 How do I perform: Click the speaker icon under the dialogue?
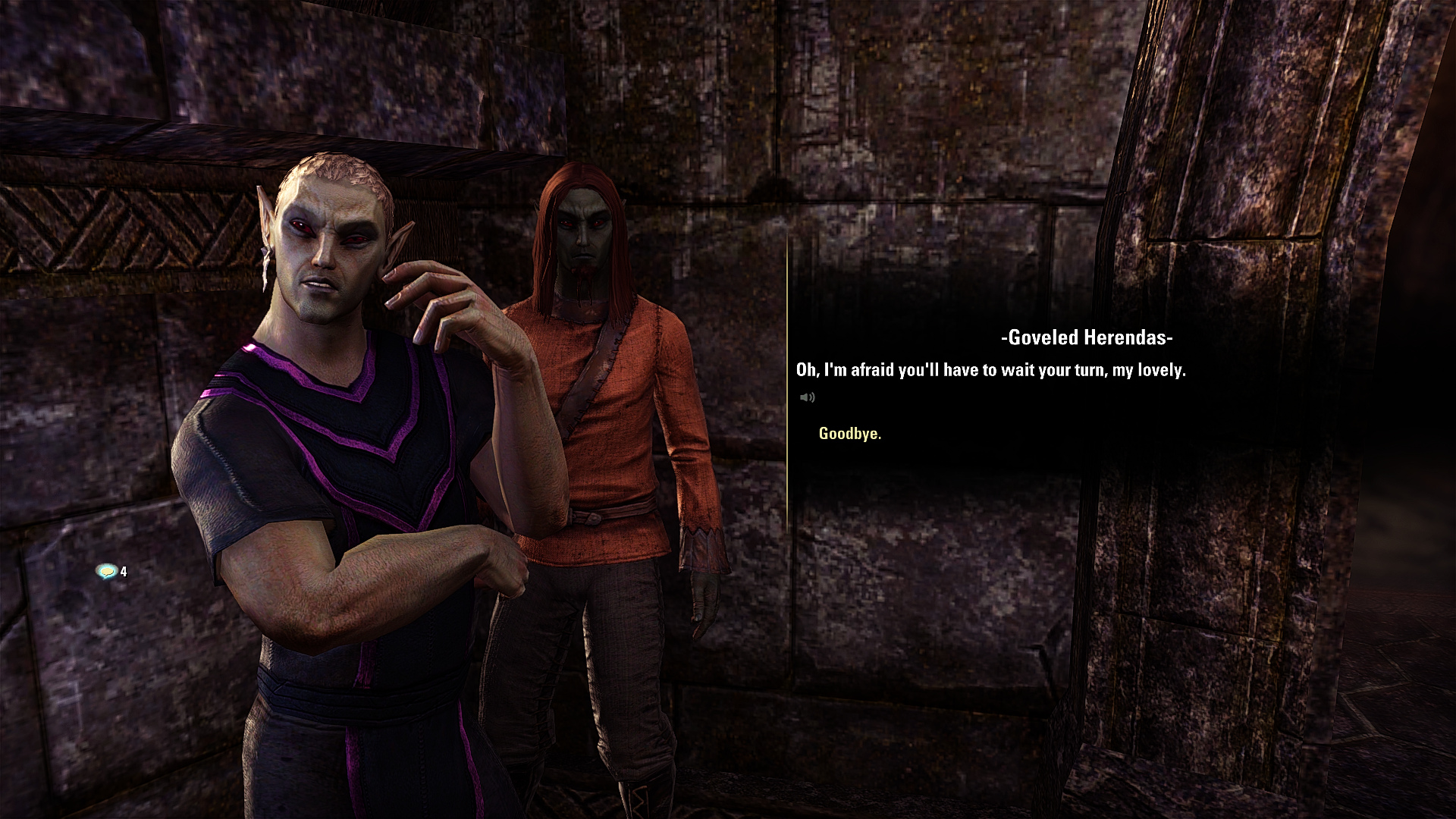(x=807, y=397)
